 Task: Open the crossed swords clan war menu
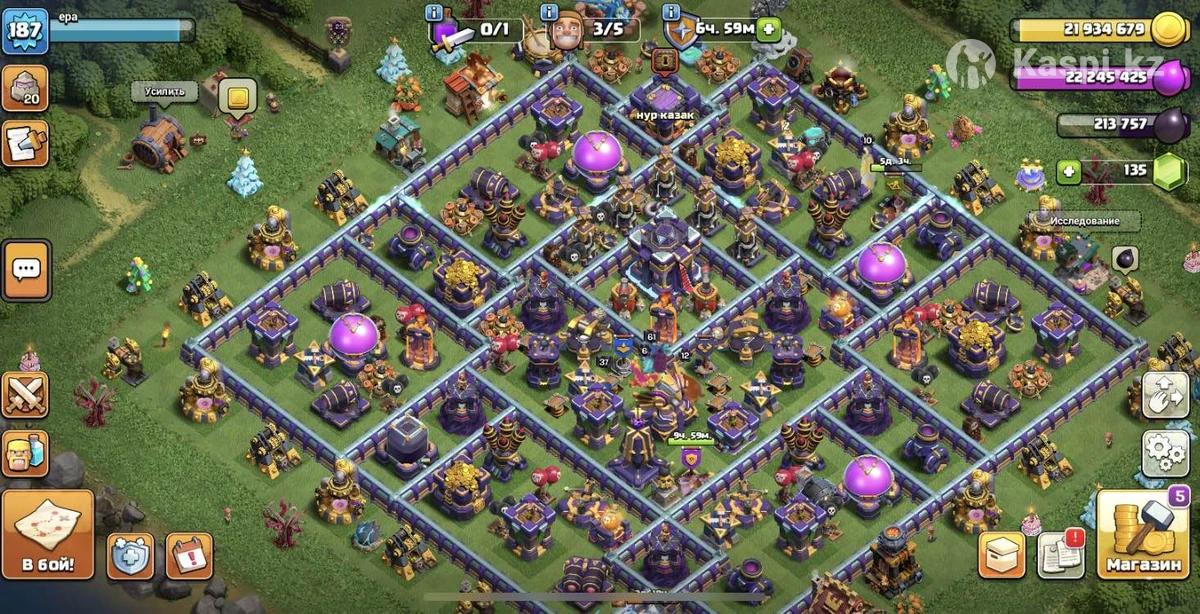click(25, 395)
